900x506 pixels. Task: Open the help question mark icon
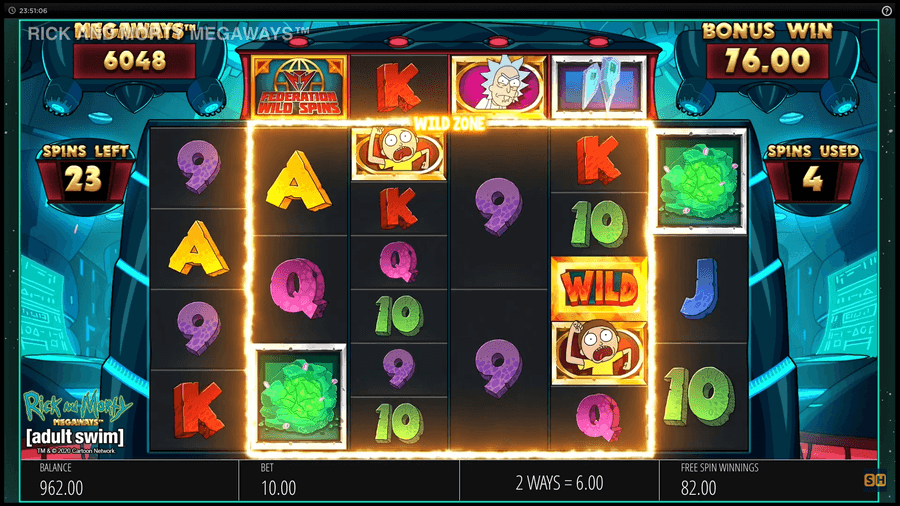click(887, 10)
